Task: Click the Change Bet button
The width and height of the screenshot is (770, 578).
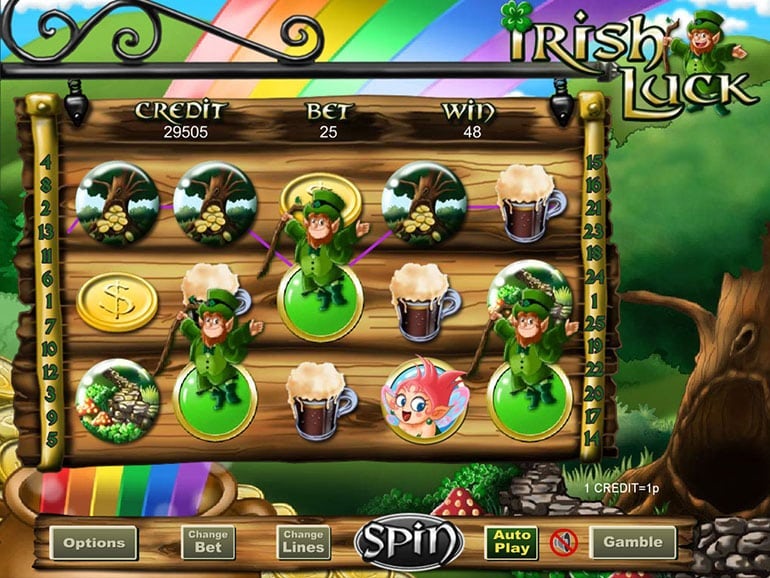Action: [208, 543]
